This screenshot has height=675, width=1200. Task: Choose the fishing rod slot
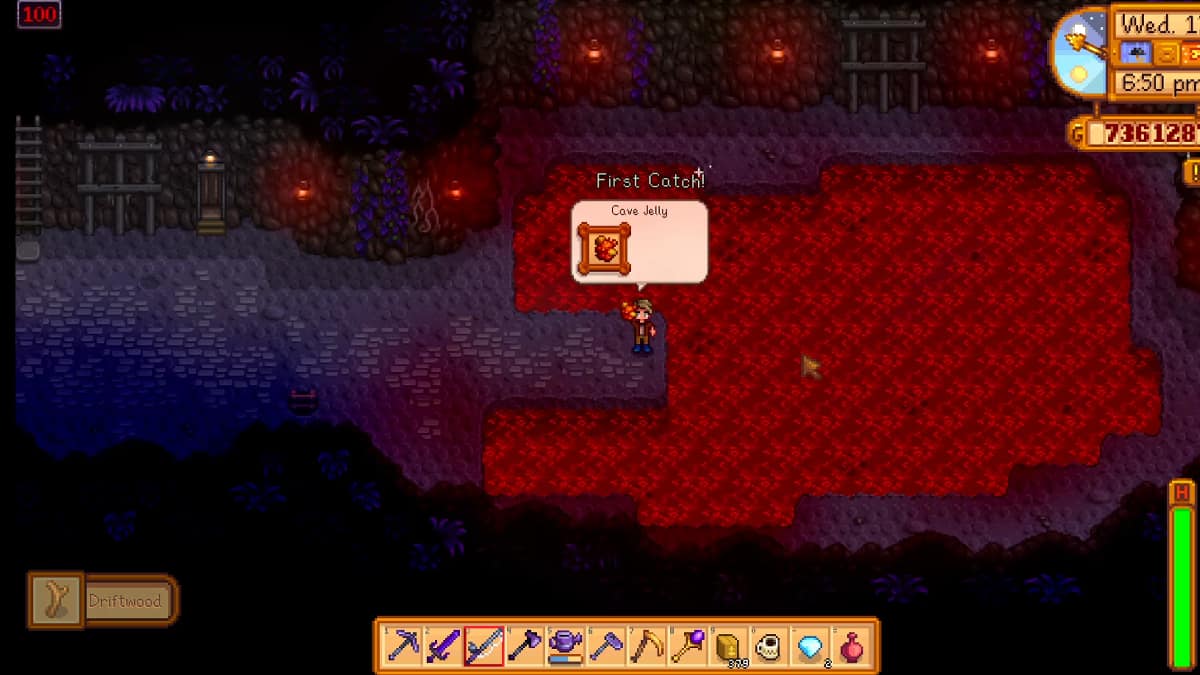tap(483, 646)
